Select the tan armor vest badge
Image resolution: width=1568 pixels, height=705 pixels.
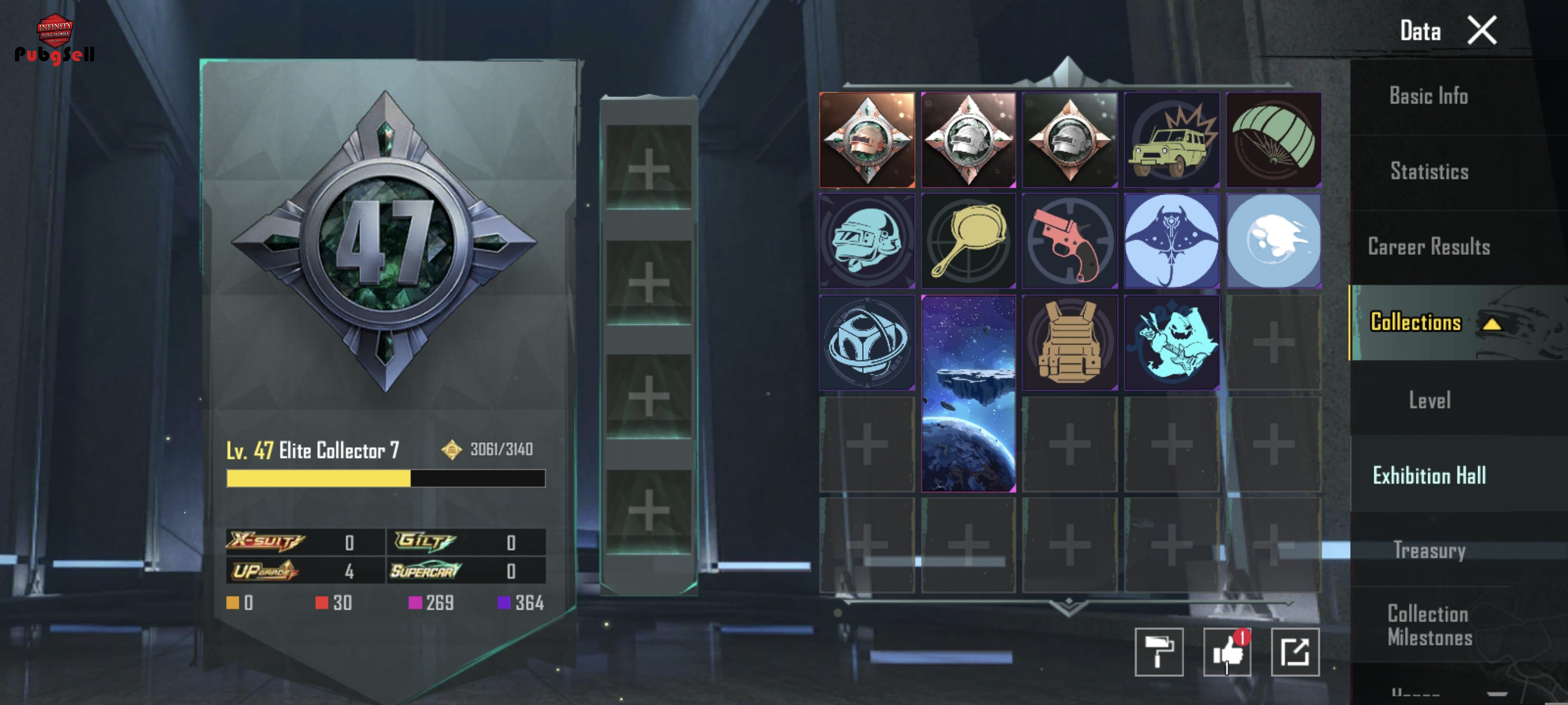tap(1070, 343)
